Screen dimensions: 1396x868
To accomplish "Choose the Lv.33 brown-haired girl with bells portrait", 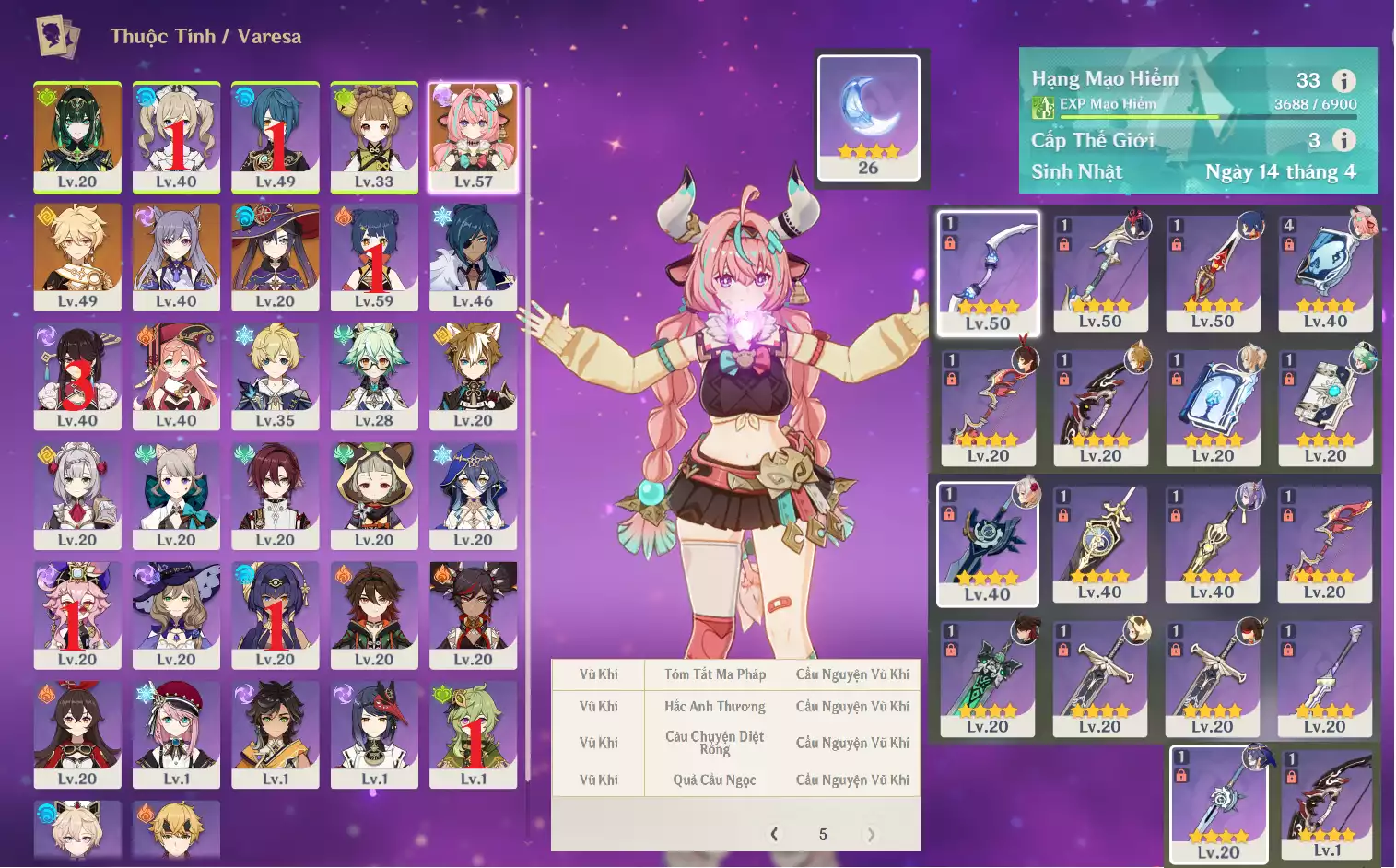I will [374, 137].
